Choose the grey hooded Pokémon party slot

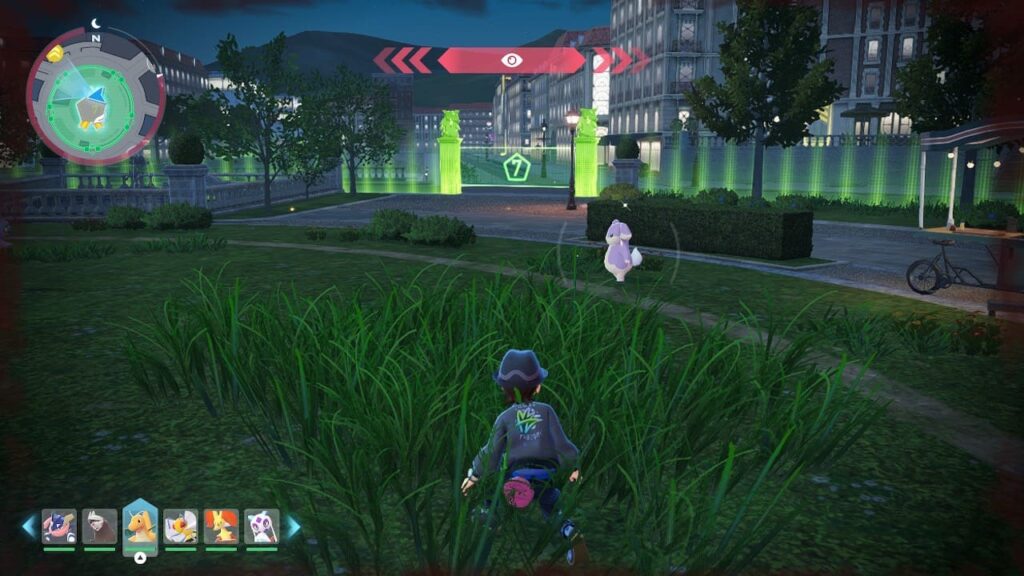99,526
